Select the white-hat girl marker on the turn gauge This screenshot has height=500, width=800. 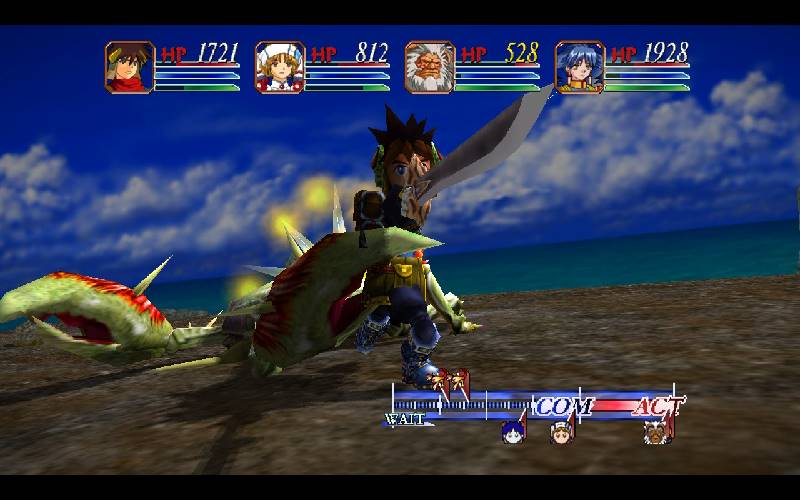coord(560,432)
